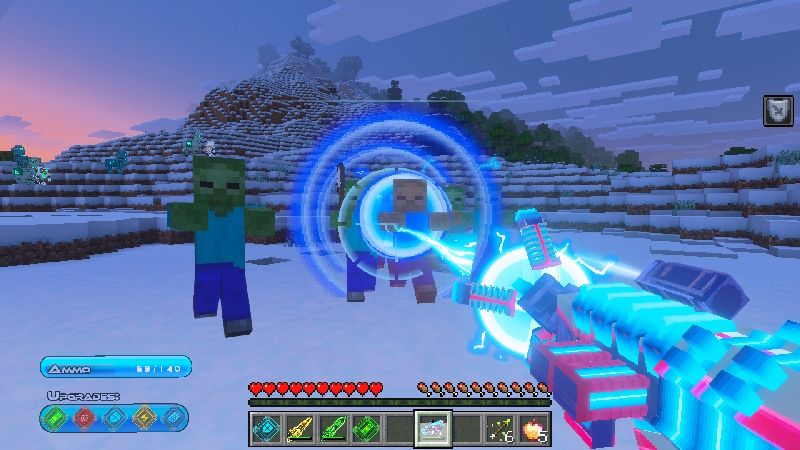Select the cyan diamond chip hotbar slot
Image resolution: width=800 pixels, height=450 pixels.
click(264, 428)
